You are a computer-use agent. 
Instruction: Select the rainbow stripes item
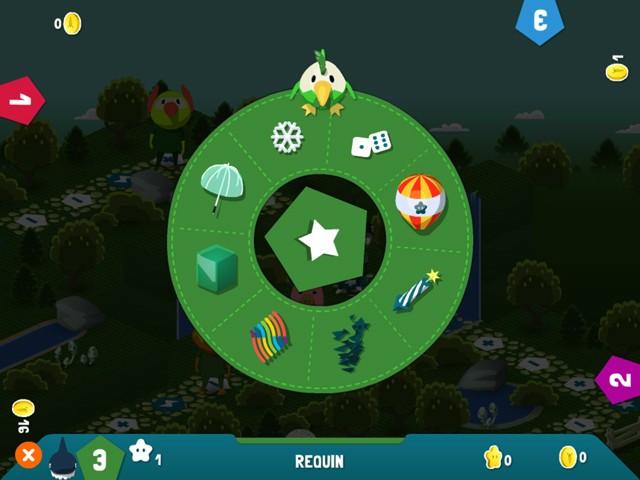[x=270, y=338]
